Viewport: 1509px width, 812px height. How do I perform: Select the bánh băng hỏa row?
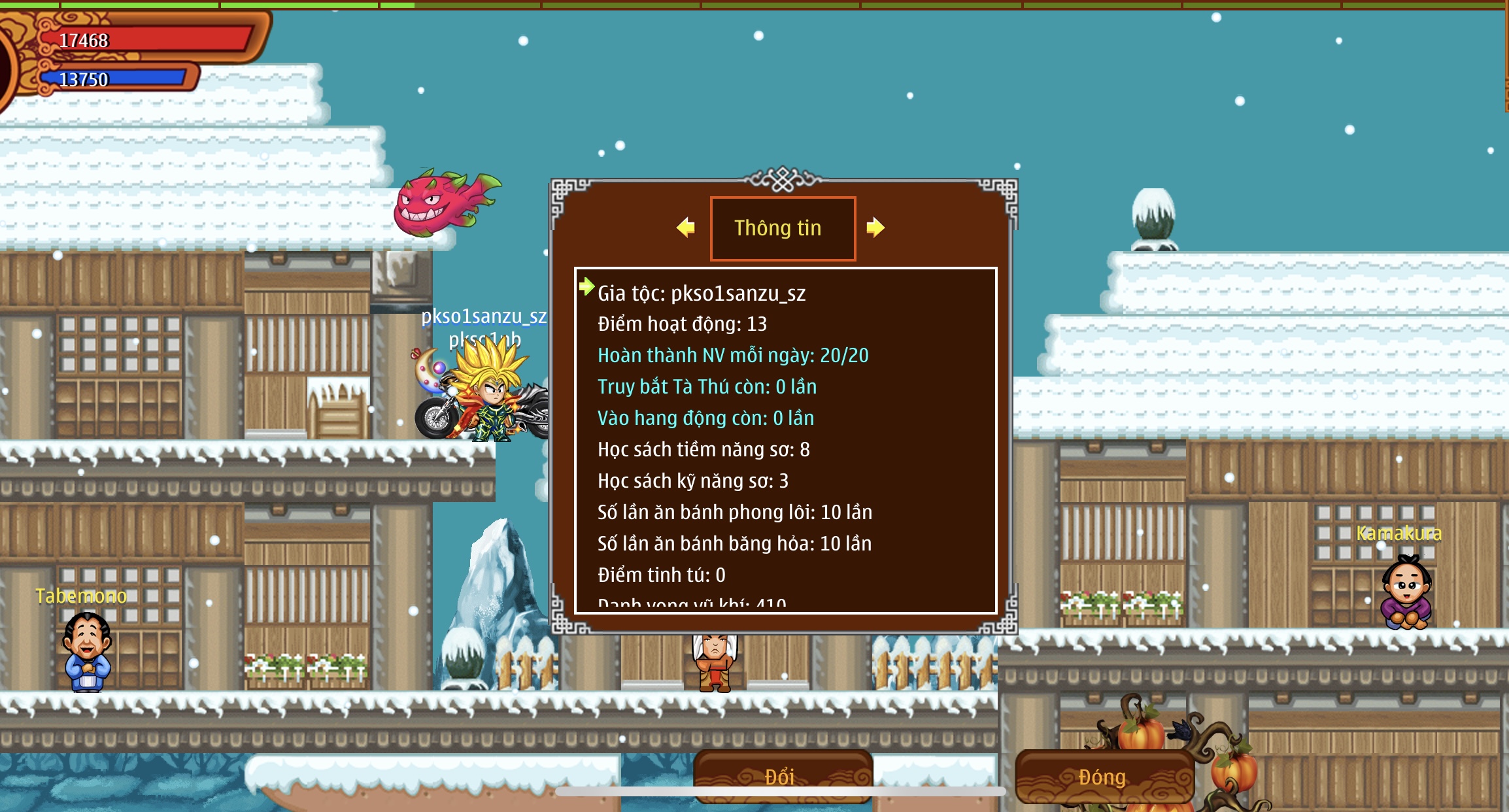[x=734, y=543]
